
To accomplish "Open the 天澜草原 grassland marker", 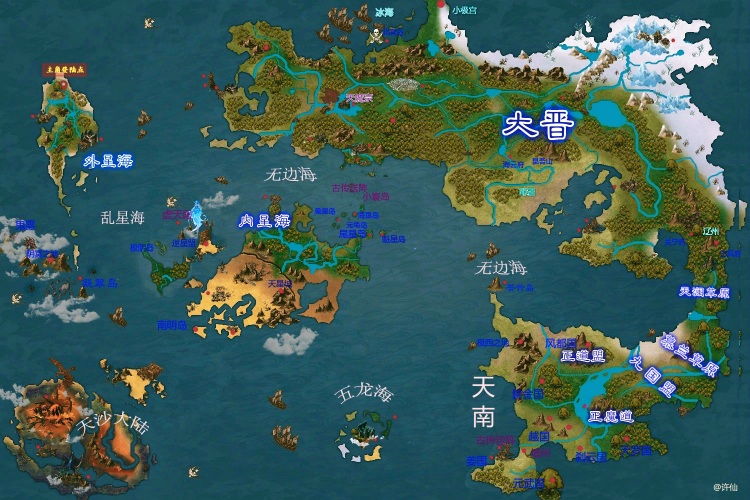I will pos(704,293).
